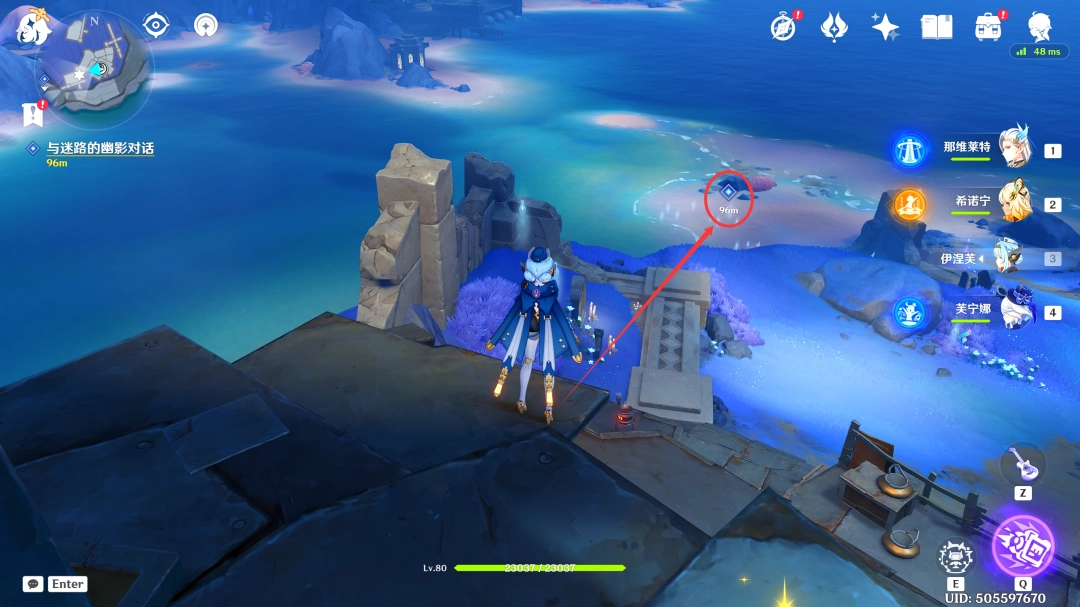Switch to party member 希诺宁

point(1014,203)
